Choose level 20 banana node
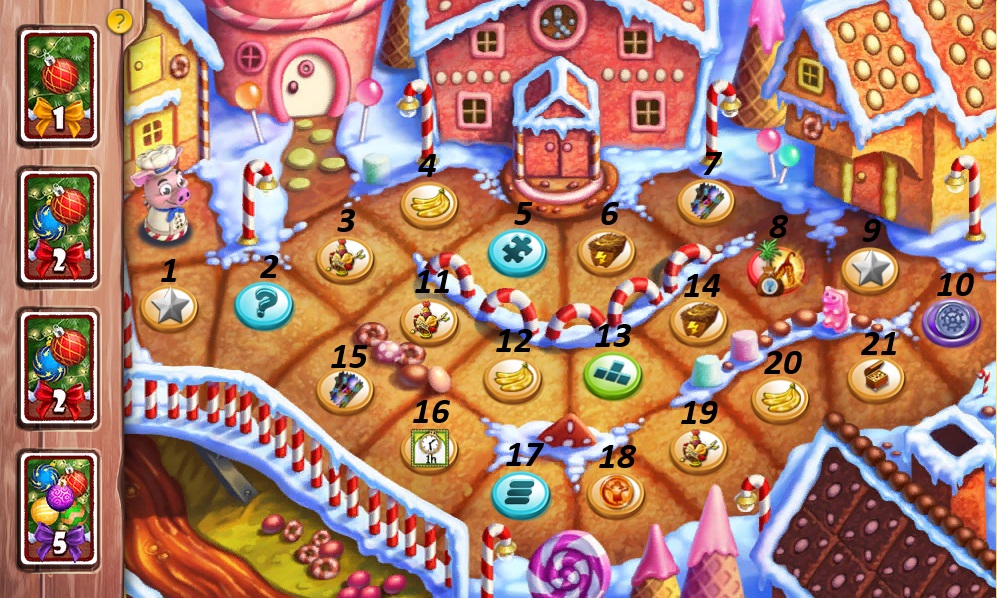The width and height of the screenshot is (997, 598). [780, 399]
